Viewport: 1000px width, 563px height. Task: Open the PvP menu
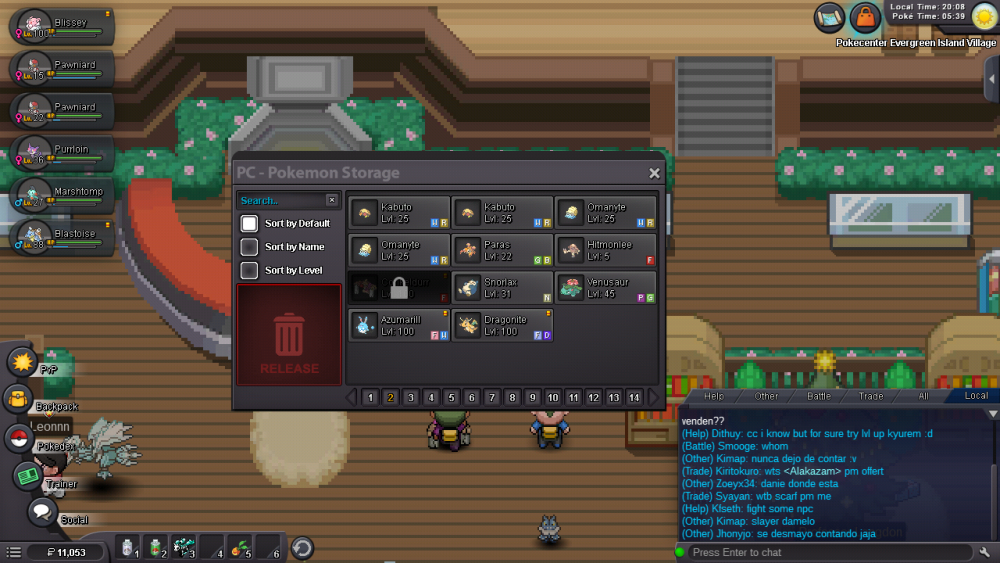pos(20,361)
